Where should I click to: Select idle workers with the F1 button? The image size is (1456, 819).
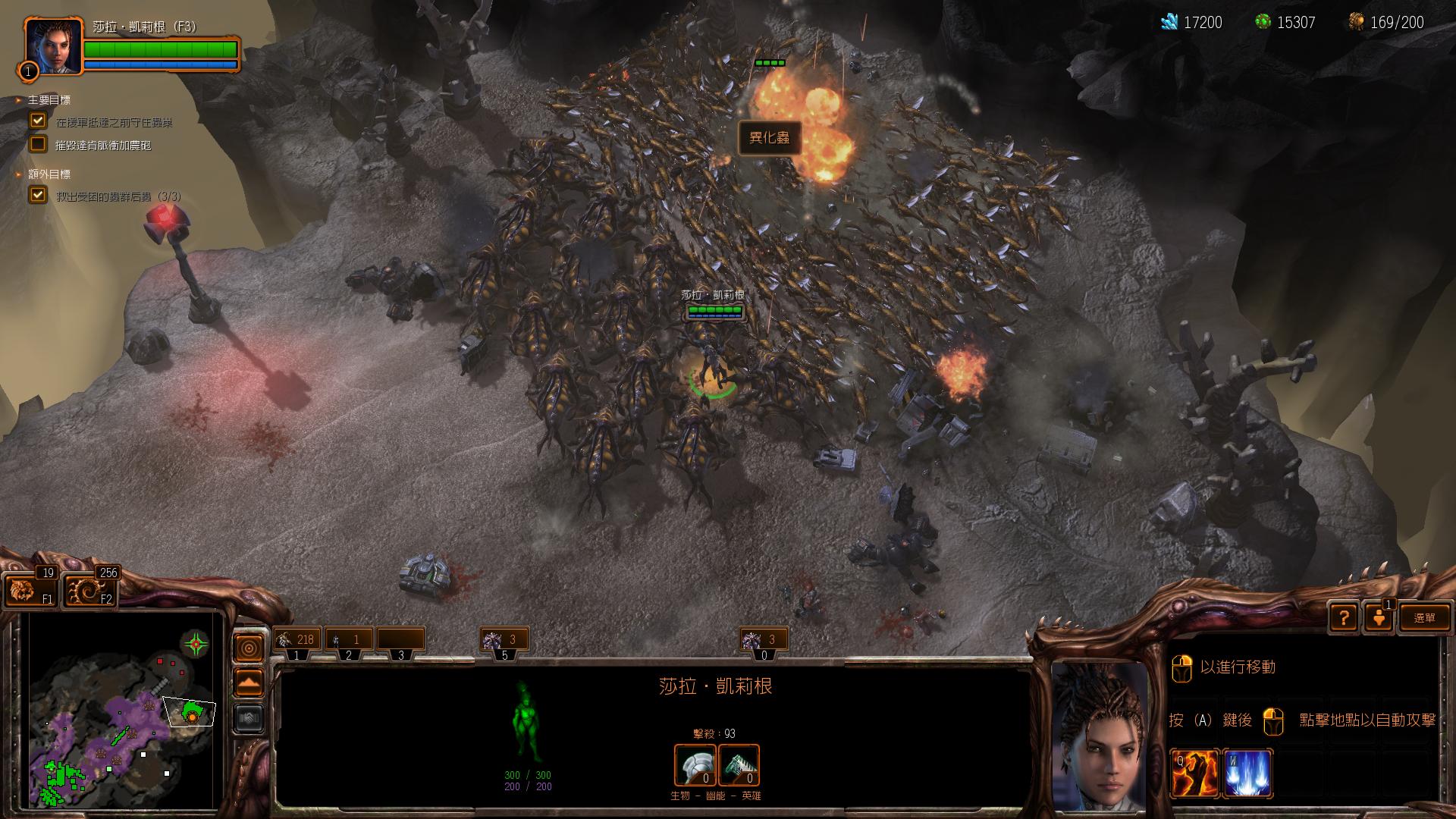(30, 589)
